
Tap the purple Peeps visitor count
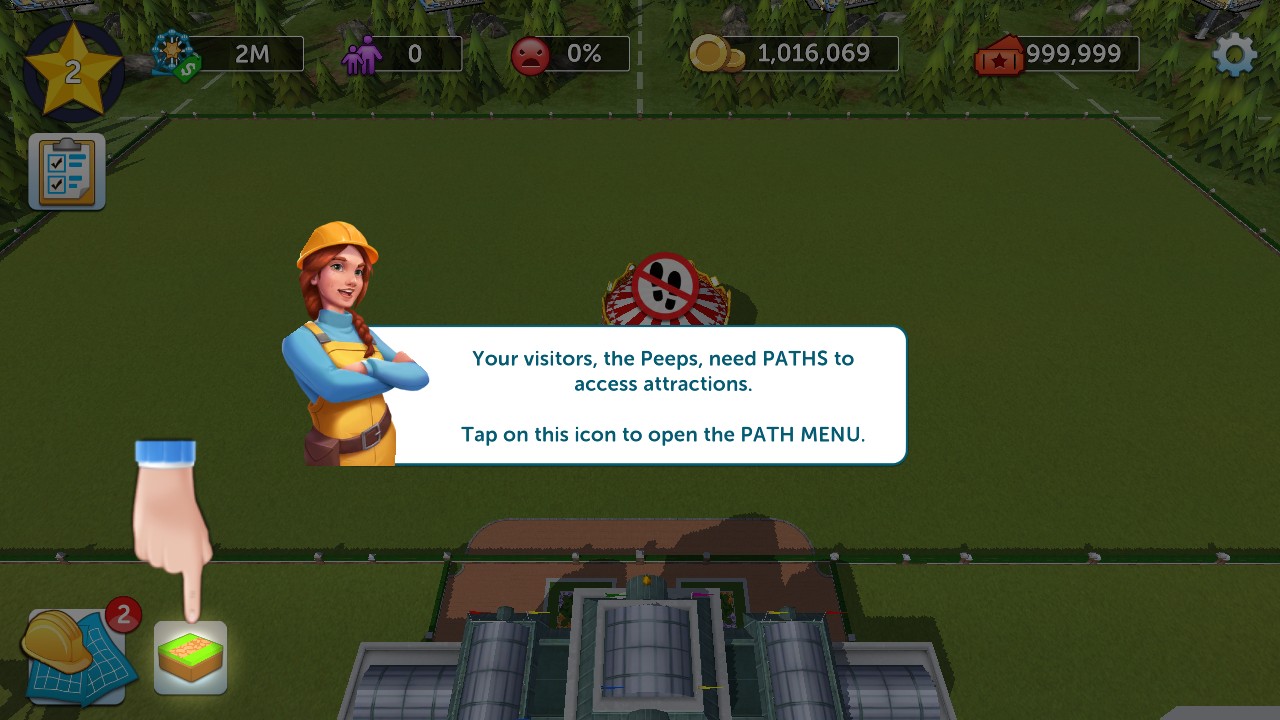click(401, 54)
